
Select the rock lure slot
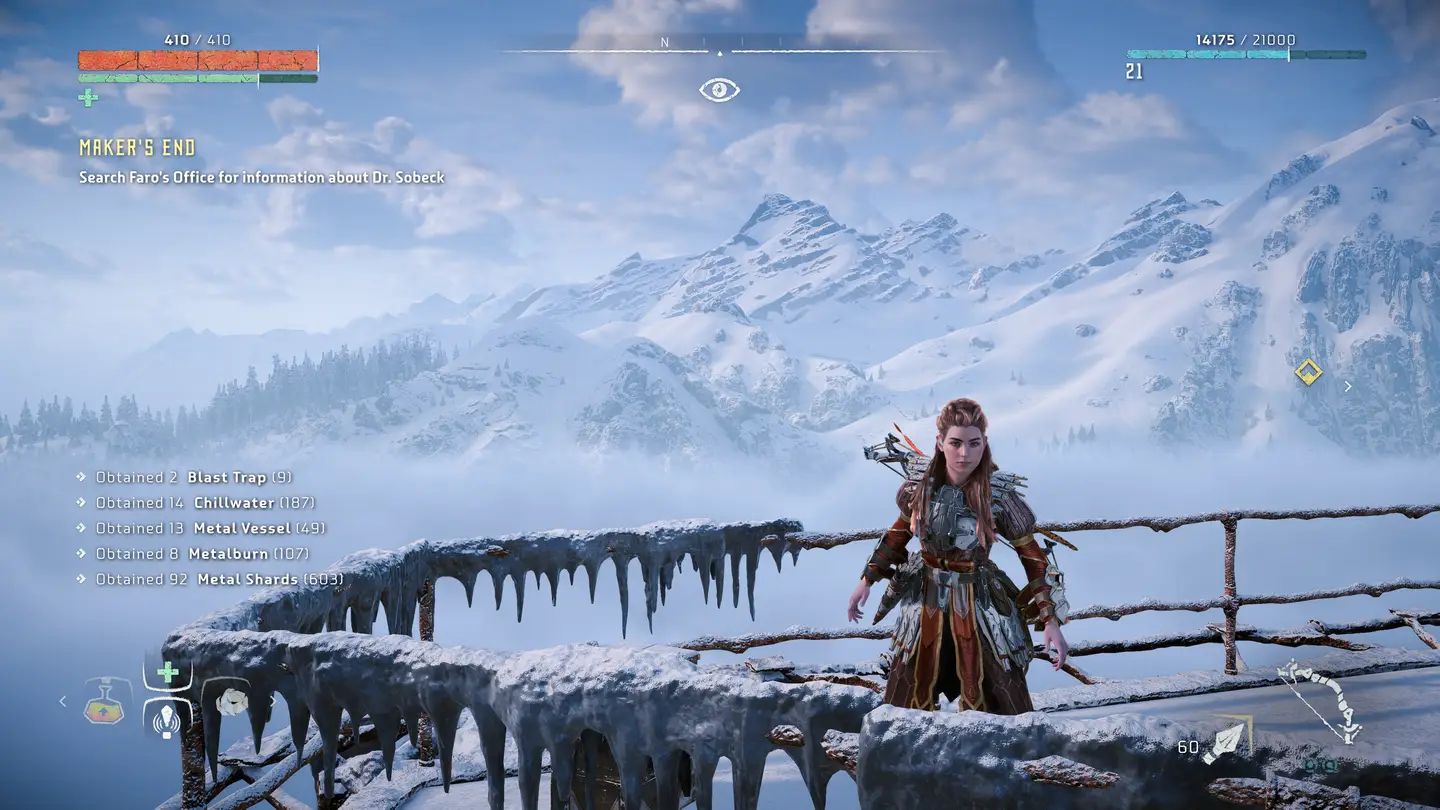[x=232, y=703]
